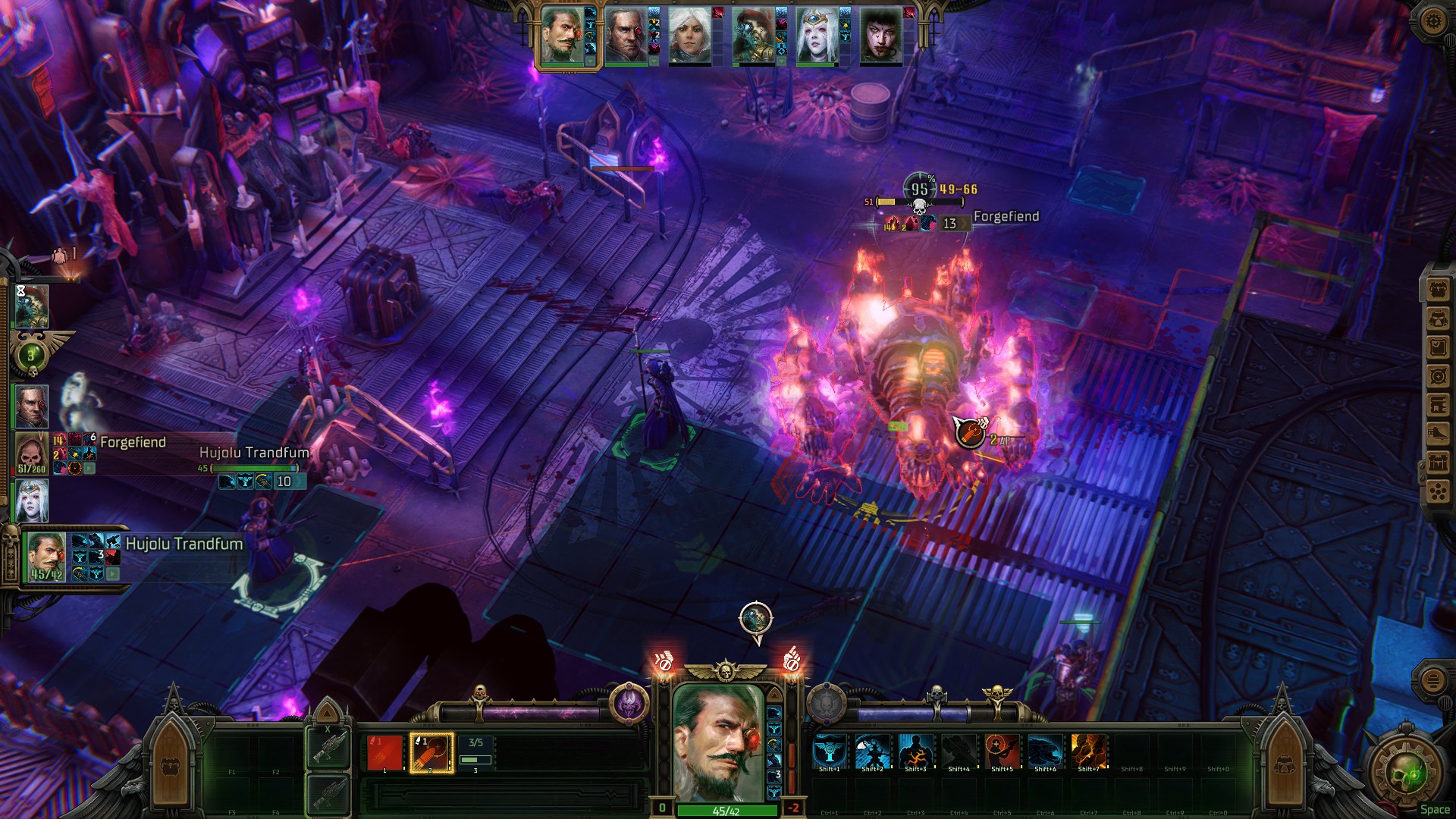This screenshot has height=819, width=1456.
Task: Open the character sheet helmet icon
Action: (1438, 318)
